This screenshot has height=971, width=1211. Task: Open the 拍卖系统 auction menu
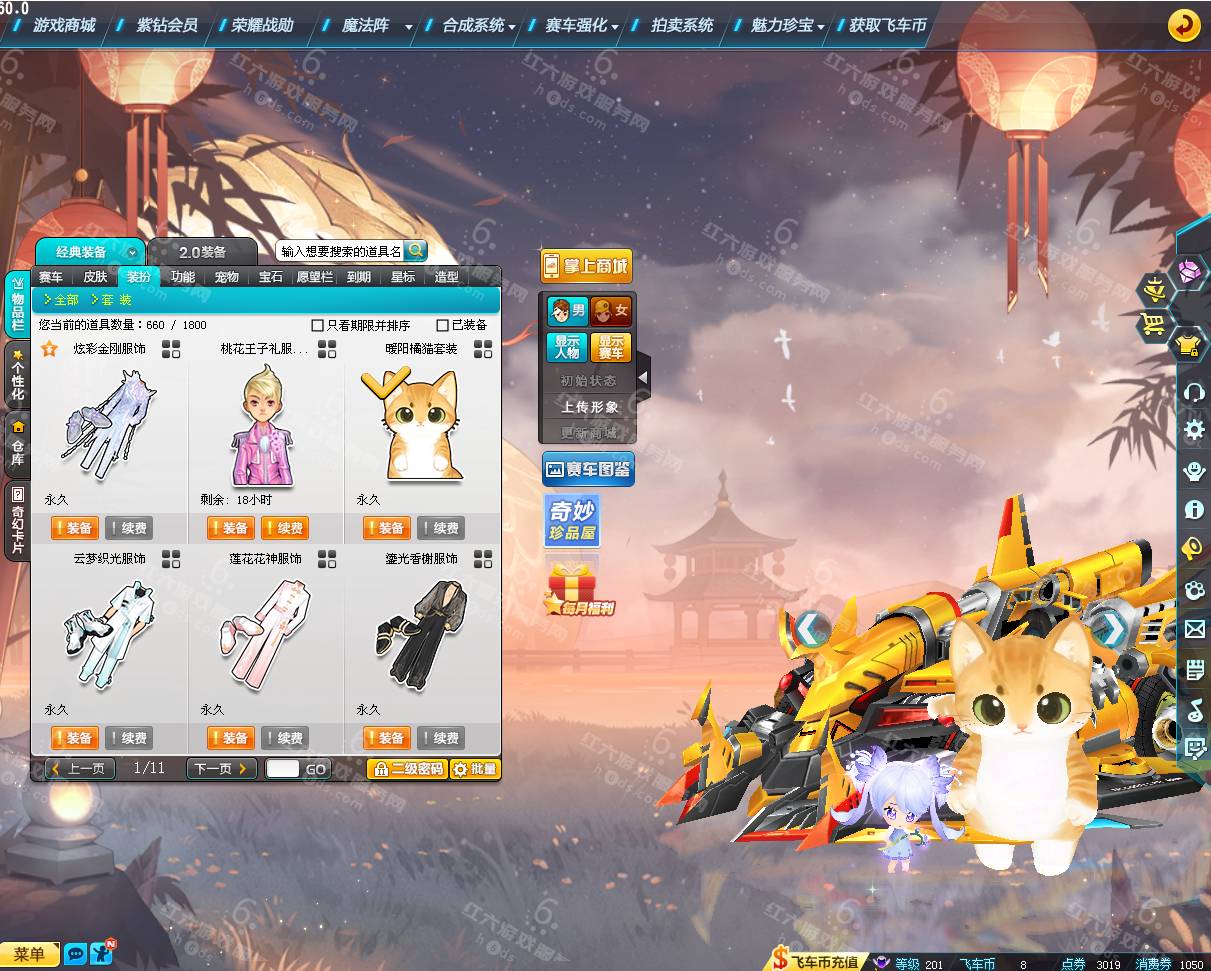click(x=682, y=25)
